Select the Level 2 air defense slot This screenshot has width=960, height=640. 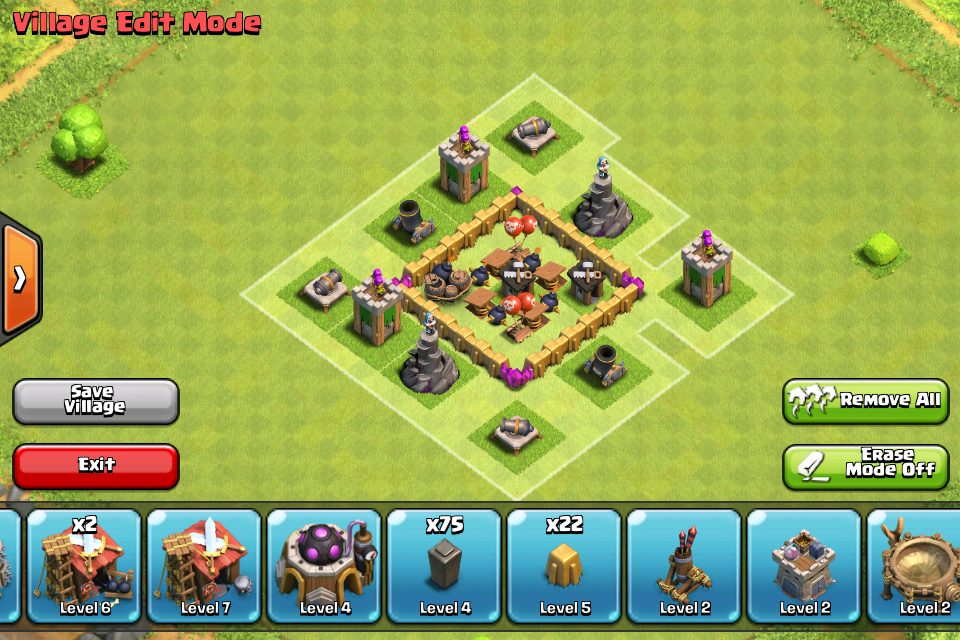[x=684, y=566]
